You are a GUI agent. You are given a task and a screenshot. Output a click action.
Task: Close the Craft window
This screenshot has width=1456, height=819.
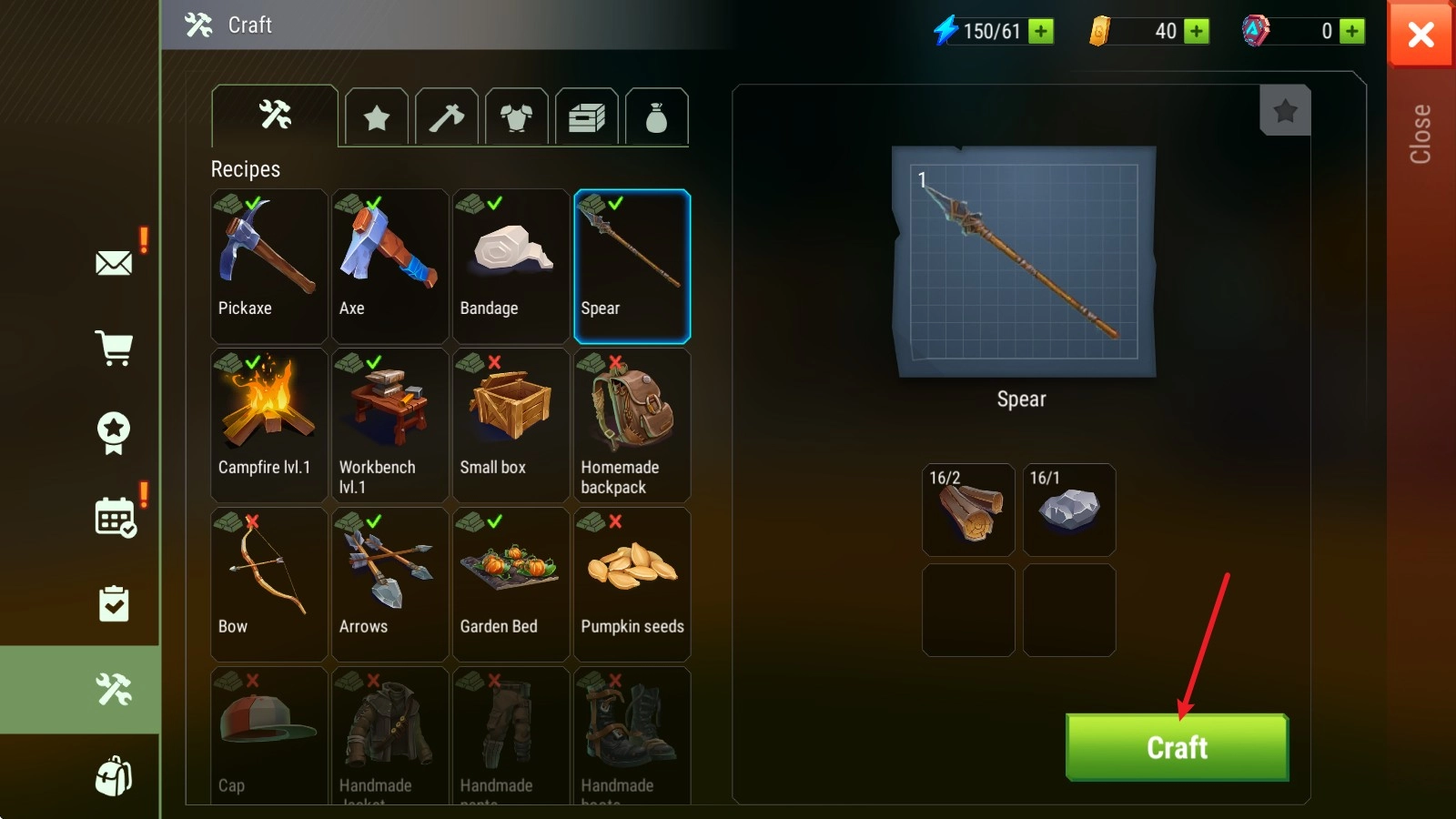pyautogui.click(x=1420, y=35)
